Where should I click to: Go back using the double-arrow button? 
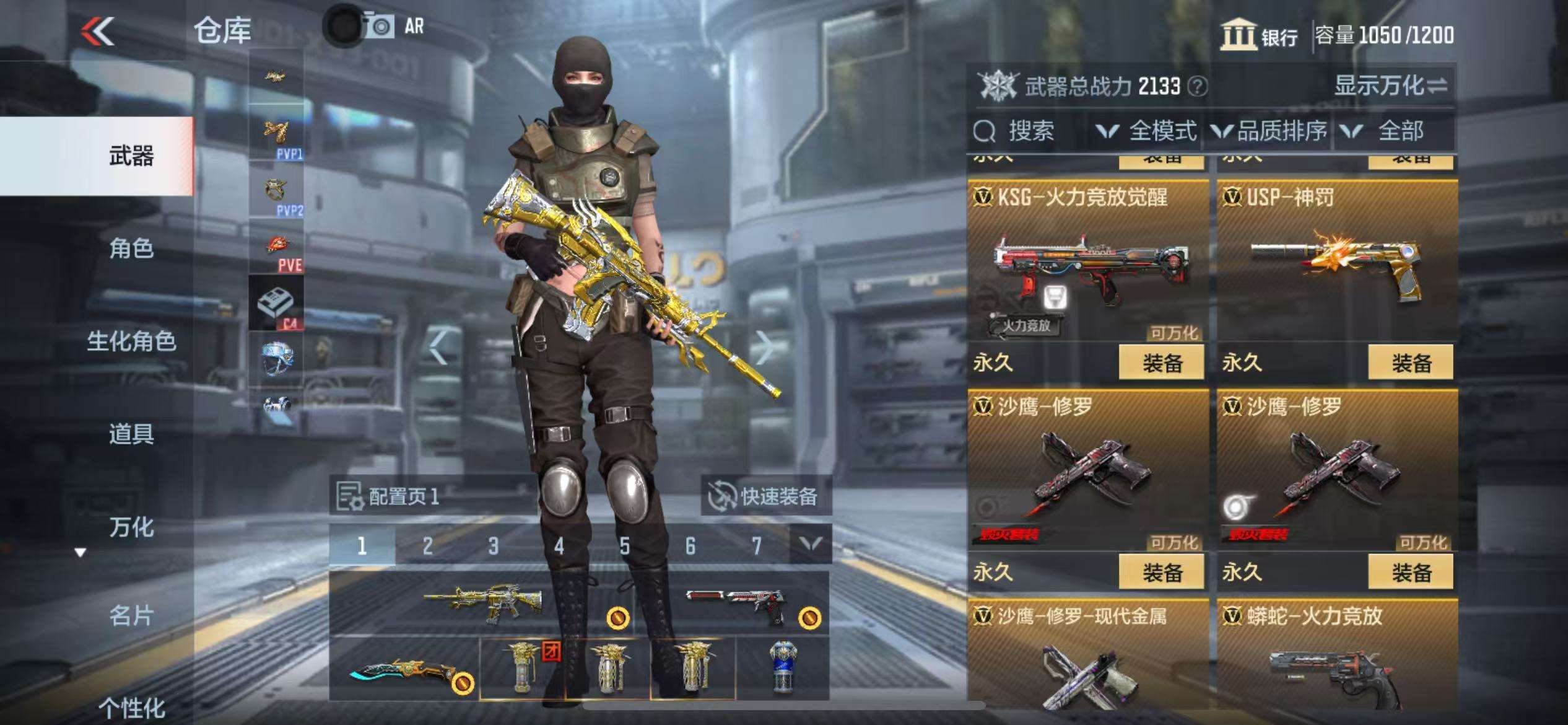98,31
